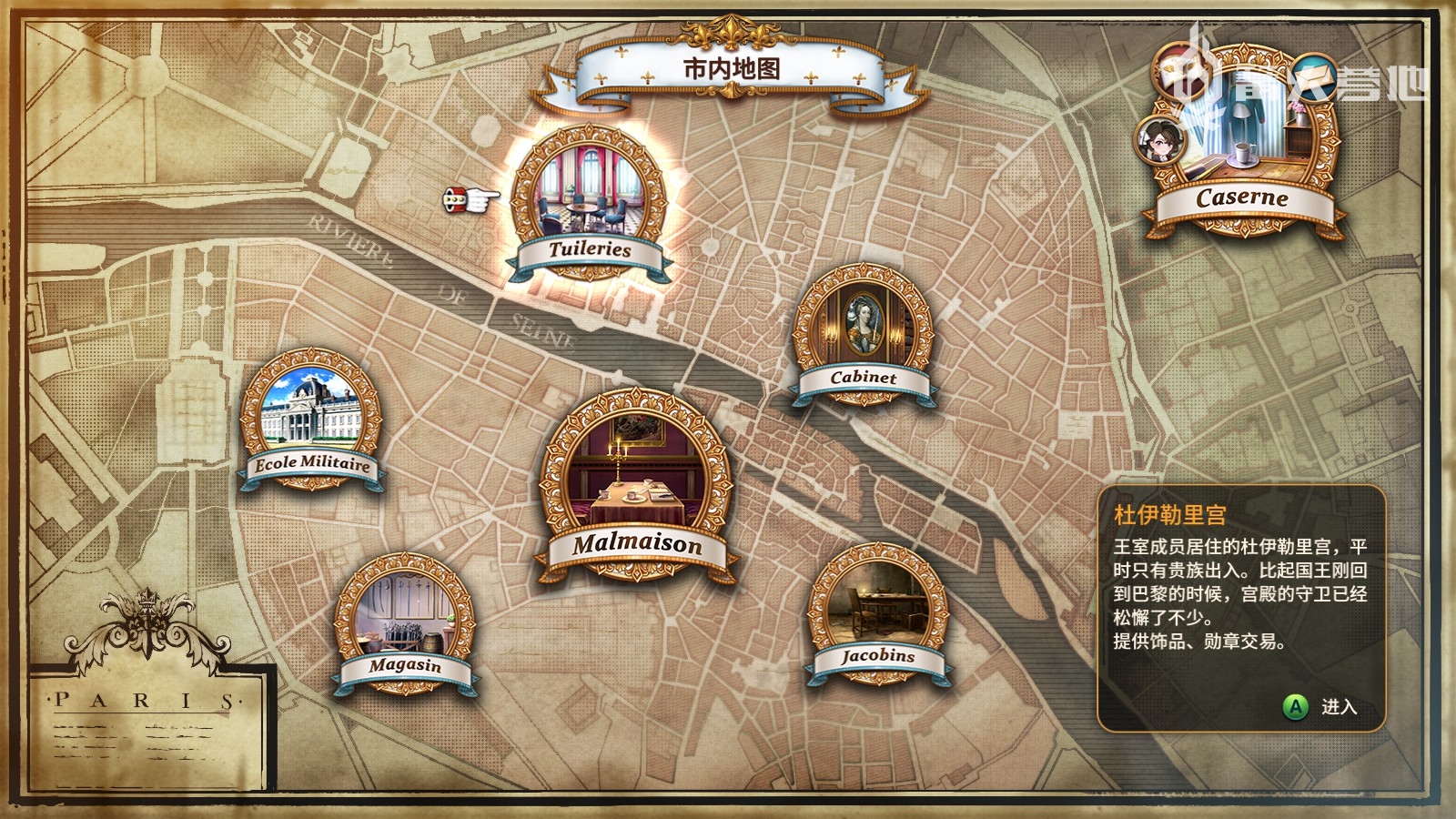Choose the Cabinet location medallion
Screen dimensions: 1456x819
click(x=864, y=333)
